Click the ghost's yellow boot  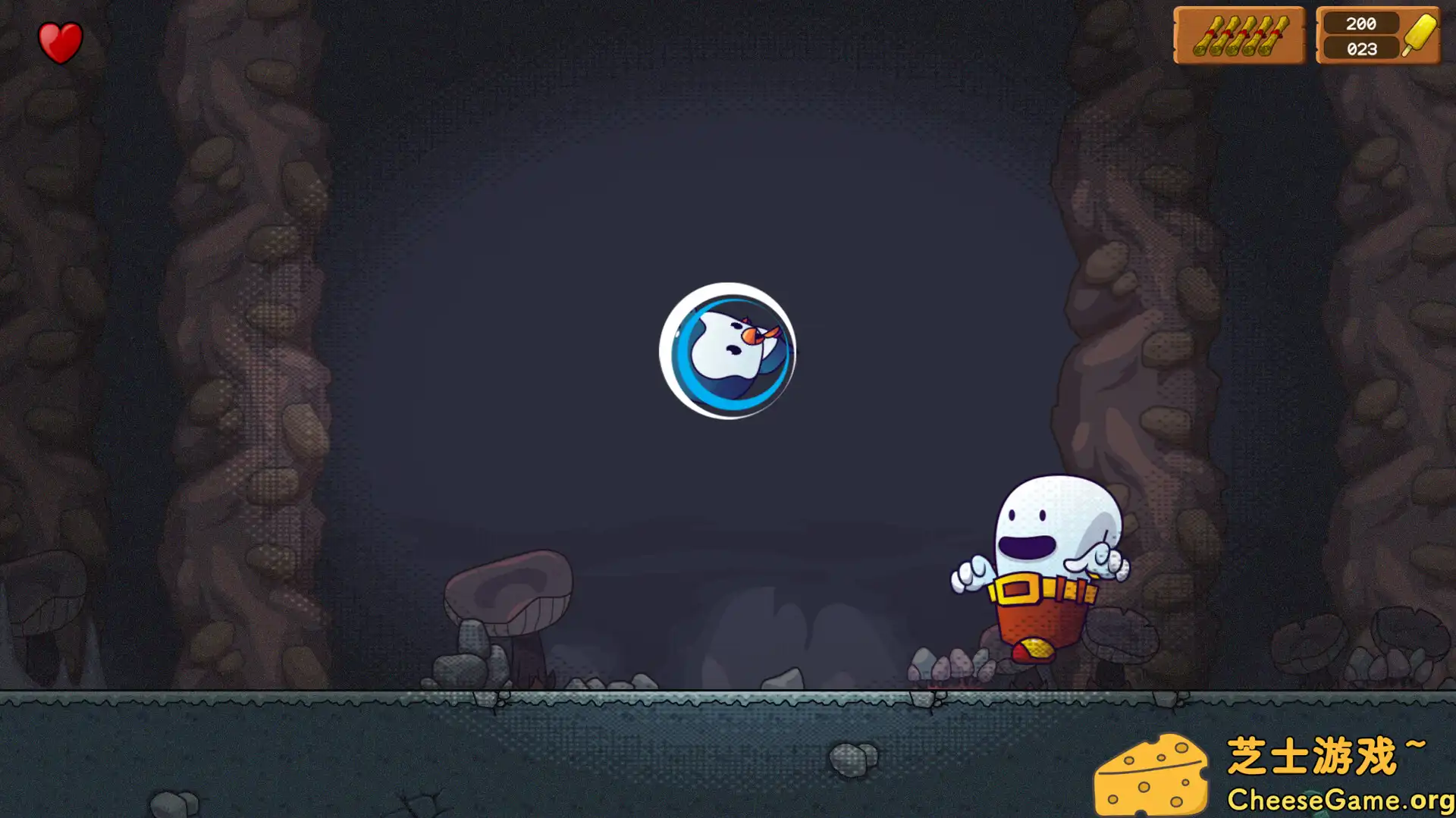click(x=1035, y=648)
